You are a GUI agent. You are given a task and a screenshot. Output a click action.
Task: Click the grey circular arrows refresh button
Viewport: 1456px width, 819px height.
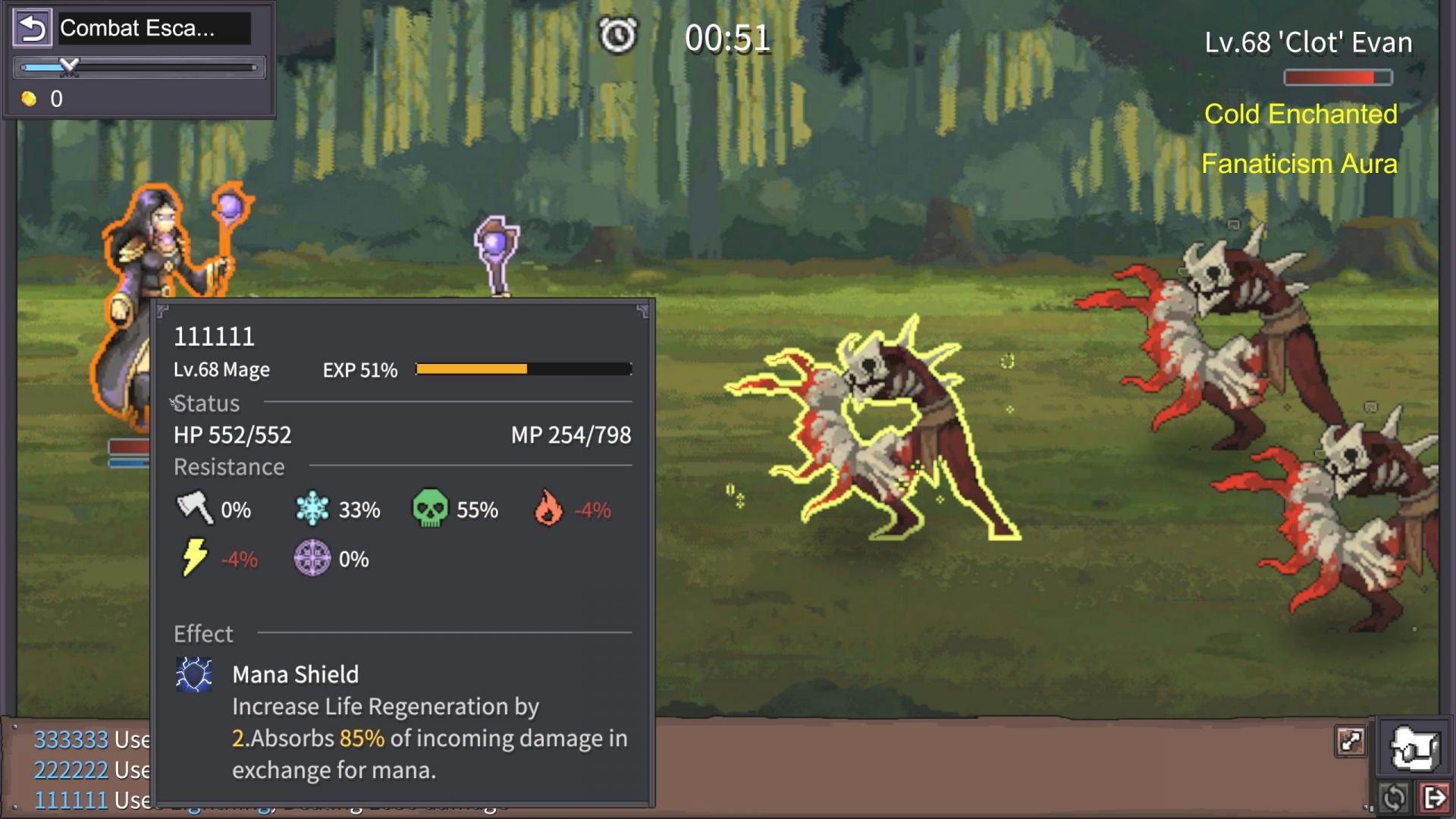coord(1394,798)
